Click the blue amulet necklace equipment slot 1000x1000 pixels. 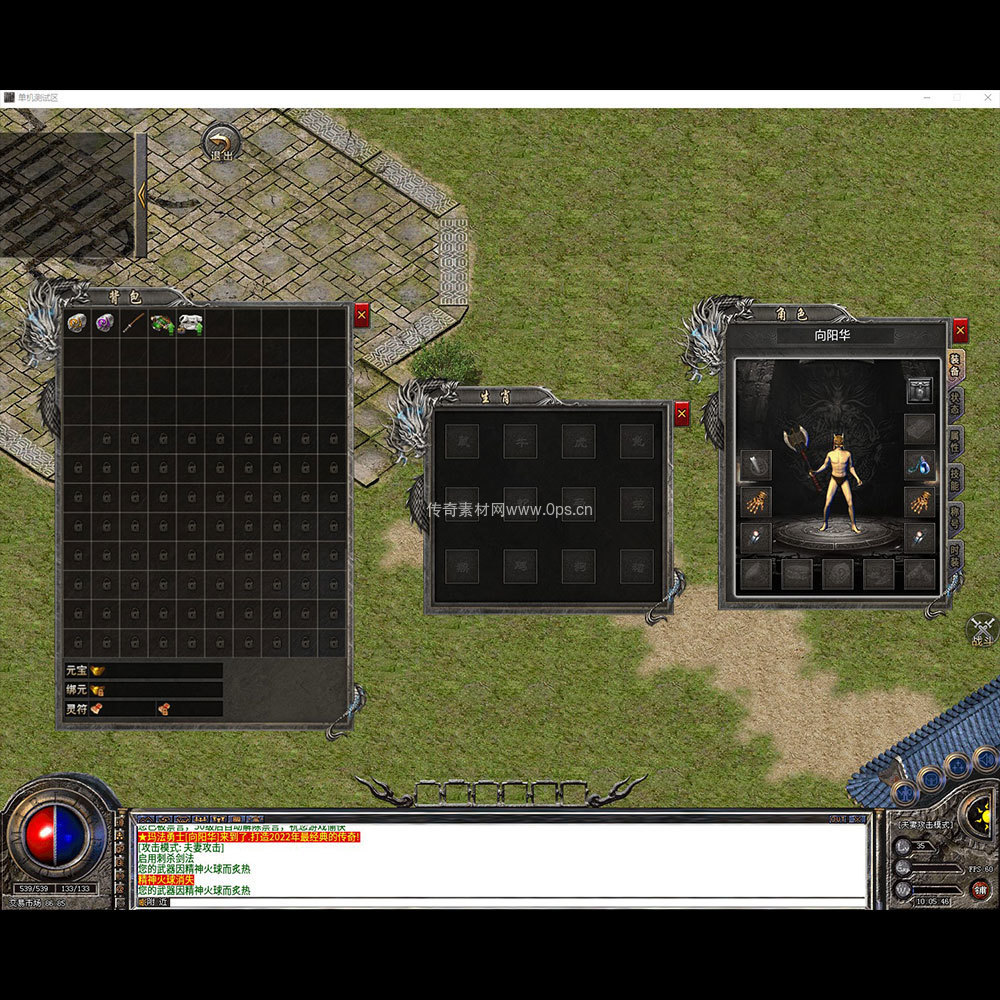pyautogui.click(x=919, y=464)
